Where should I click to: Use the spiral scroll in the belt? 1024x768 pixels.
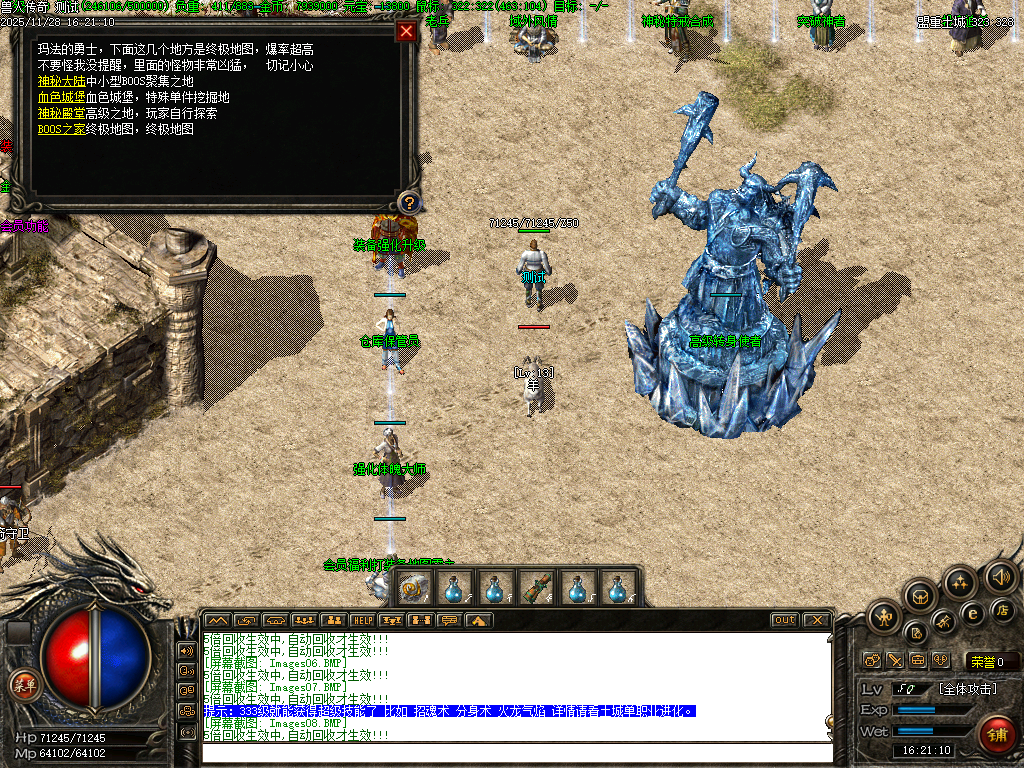pyautogui.click(x=412, y=588)
